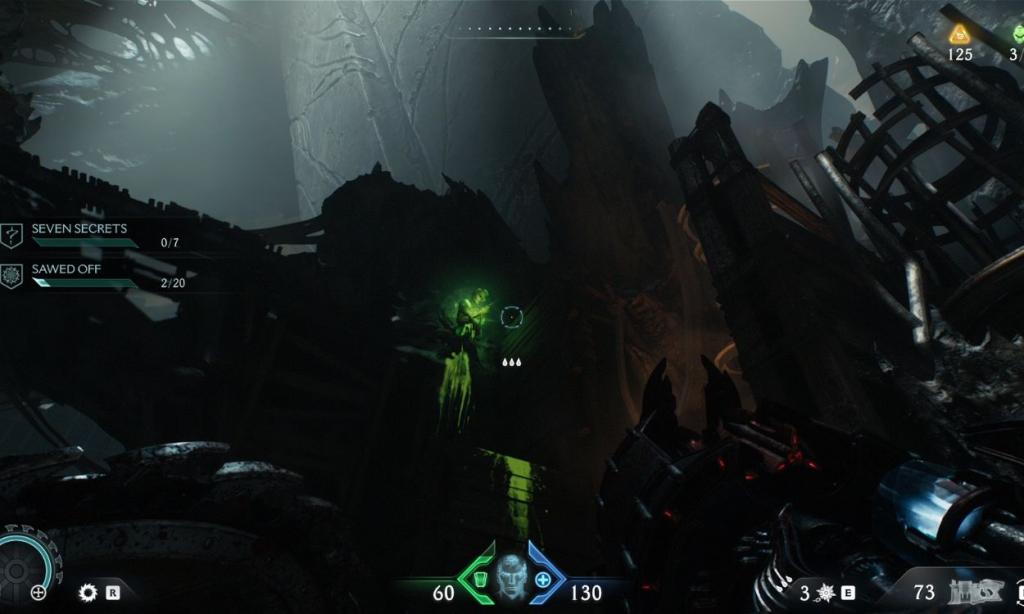The height and width of the screenshot is (614, 1024).
Task: Click the Seven Secrets question-mark shield icon
Action: tap(12, 235)
